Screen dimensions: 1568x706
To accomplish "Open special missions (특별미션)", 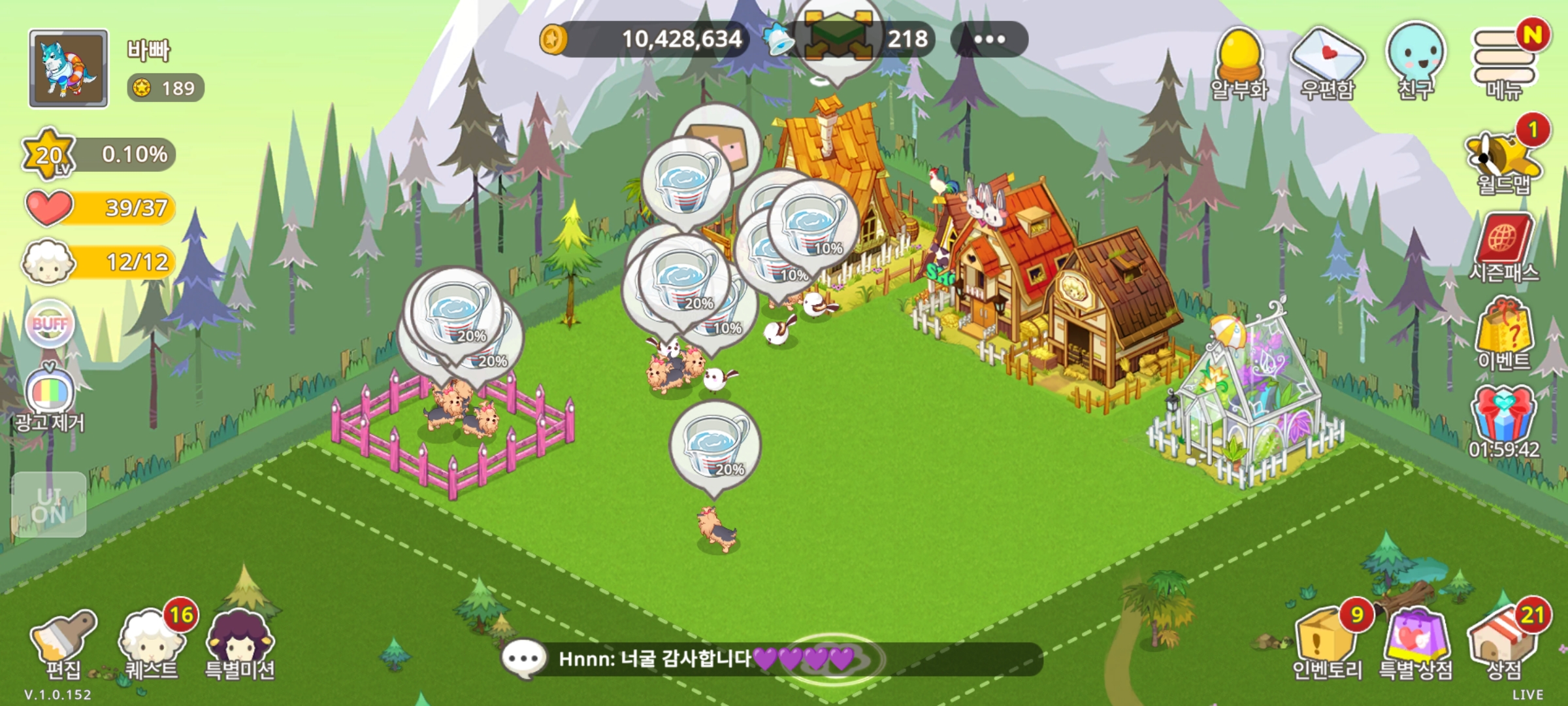I will coord(239,644).
